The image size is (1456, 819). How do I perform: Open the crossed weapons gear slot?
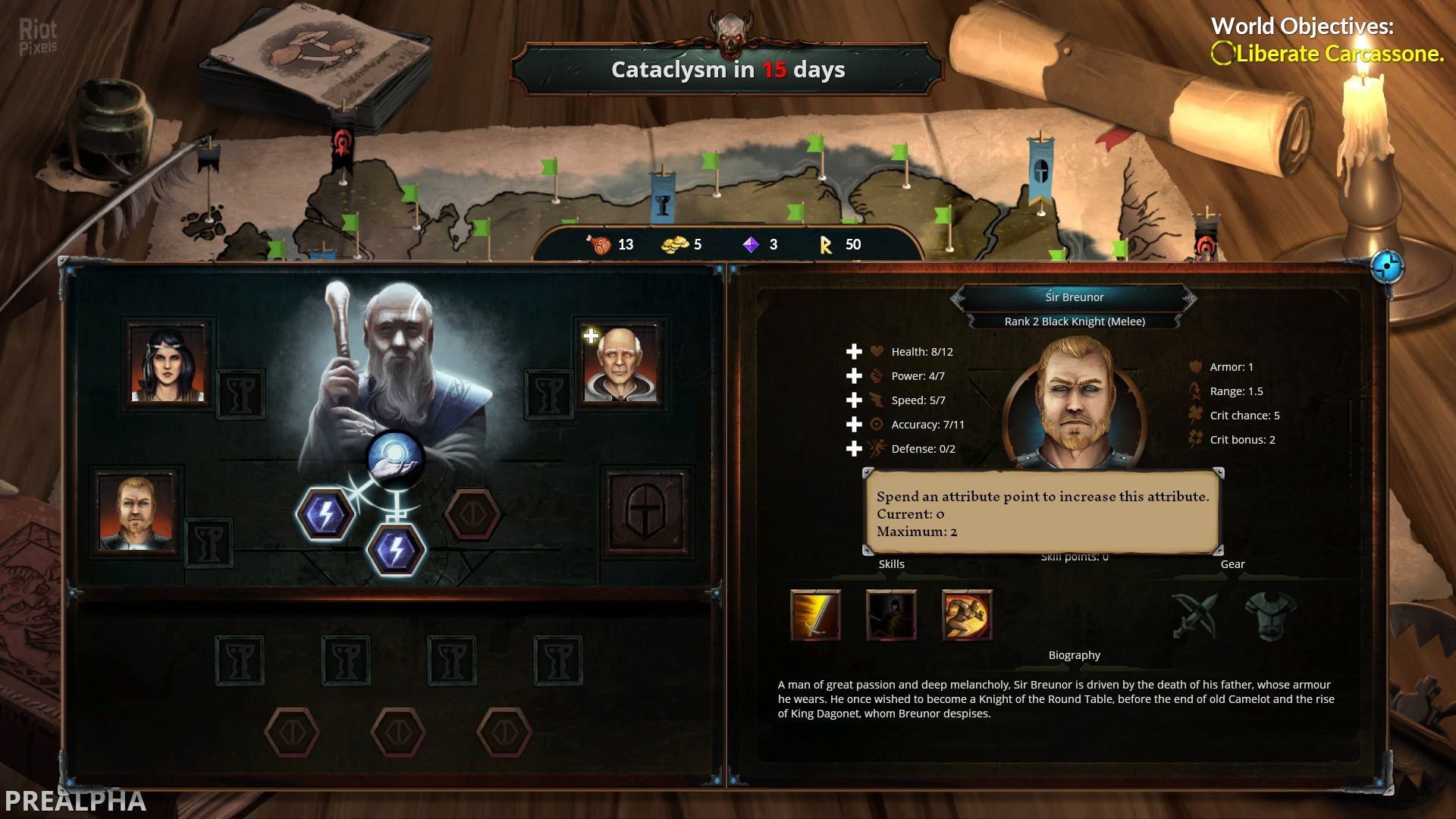click(x=1194, y=615)
